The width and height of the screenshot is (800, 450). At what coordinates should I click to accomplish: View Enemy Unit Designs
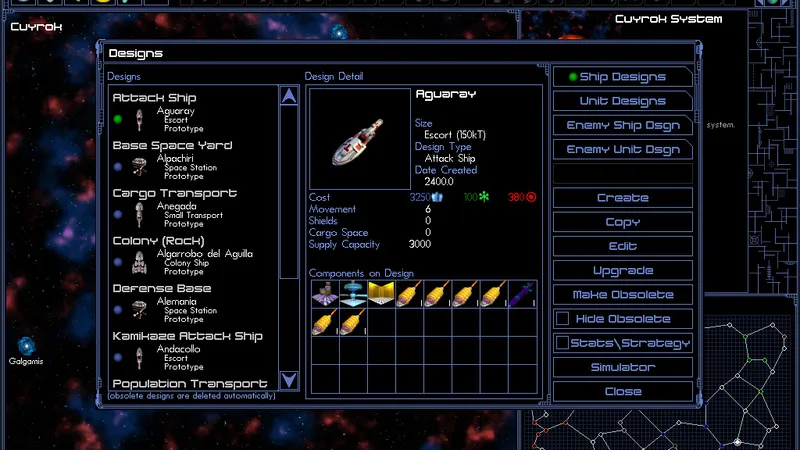[622, 149]
